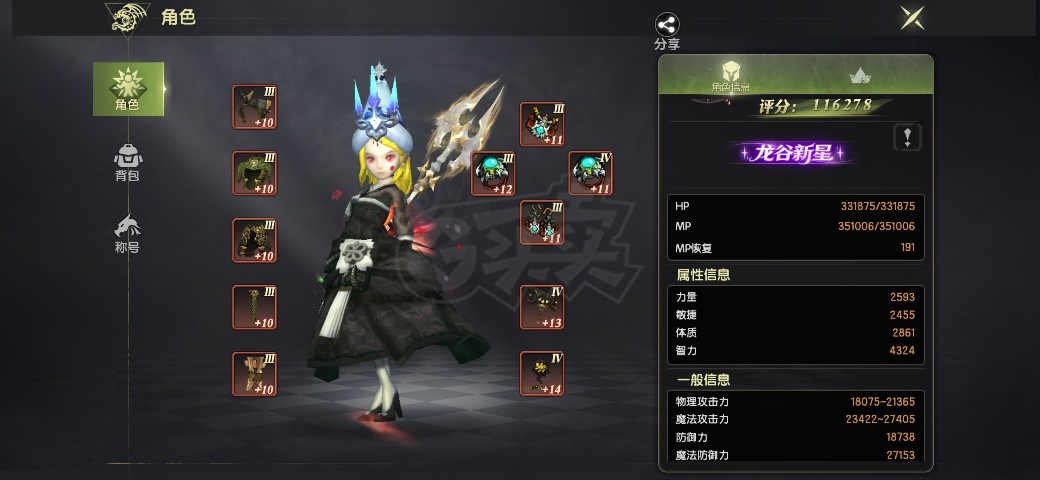
Task: Show the 角色信息 character info tab
Action: tap(731, 76)
